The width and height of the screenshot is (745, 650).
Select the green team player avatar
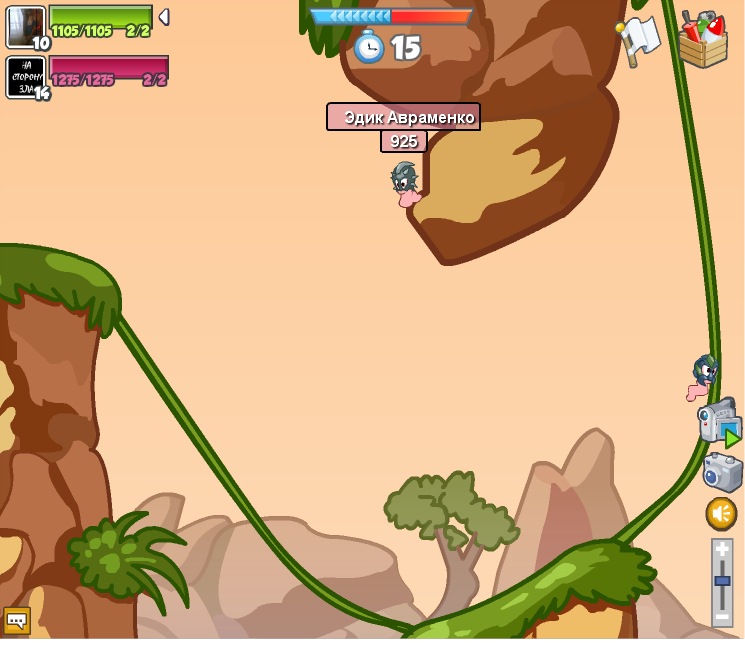tap(25, 26)
